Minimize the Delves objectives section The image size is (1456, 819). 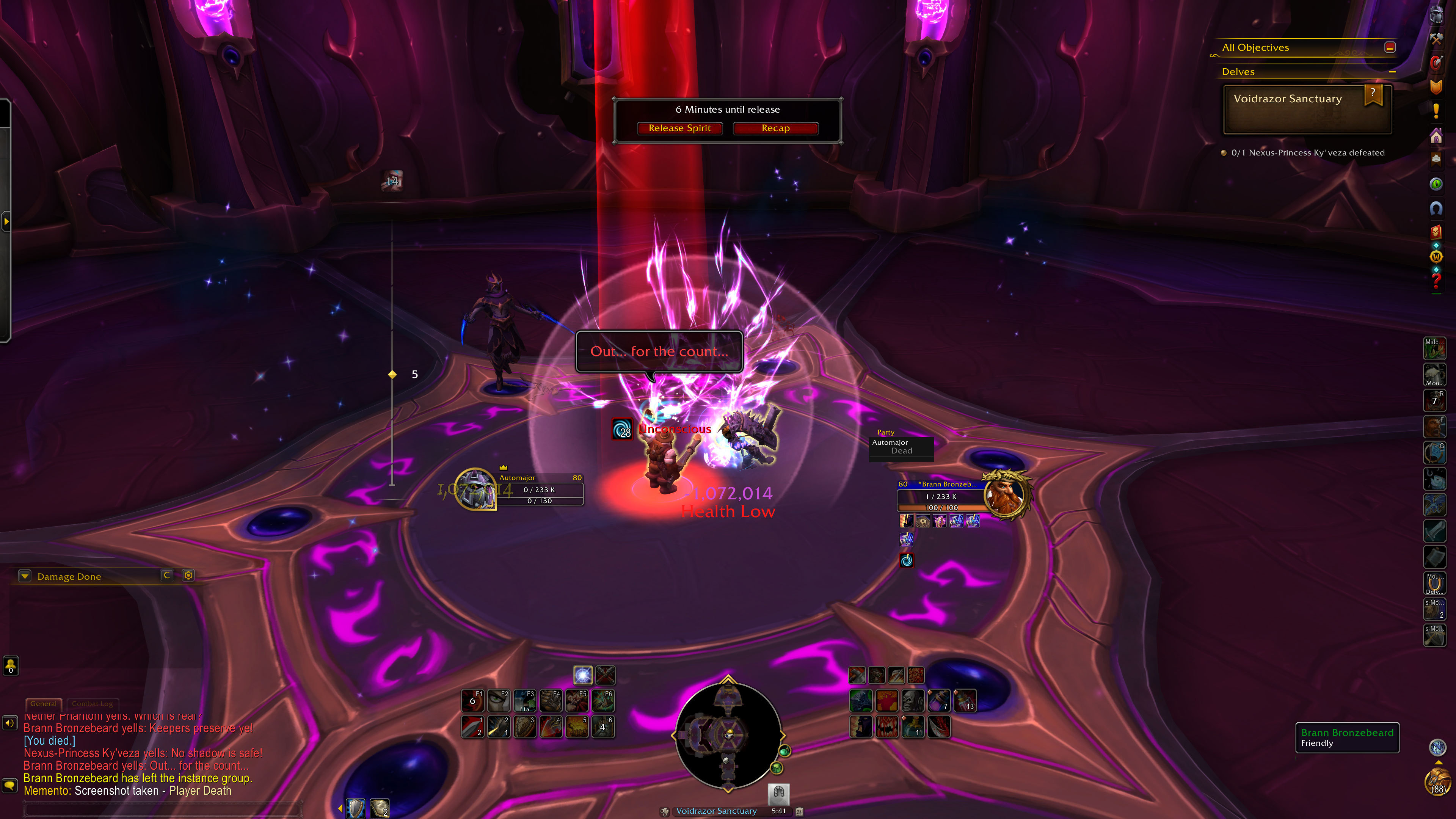click(x=1392, y=72)
